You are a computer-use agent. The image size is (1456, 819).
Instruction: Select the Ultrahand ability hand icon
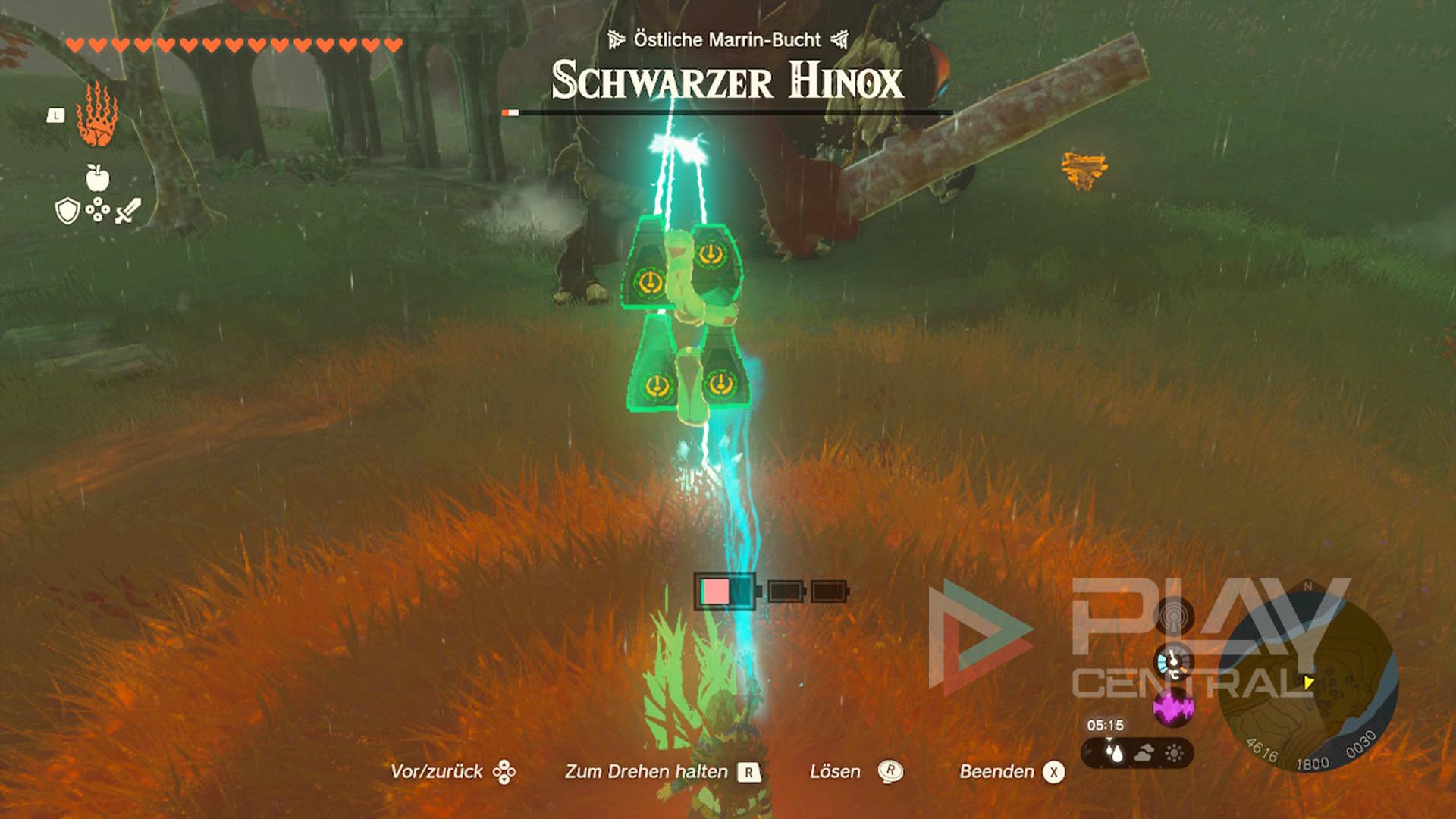[x=96, y=115]
